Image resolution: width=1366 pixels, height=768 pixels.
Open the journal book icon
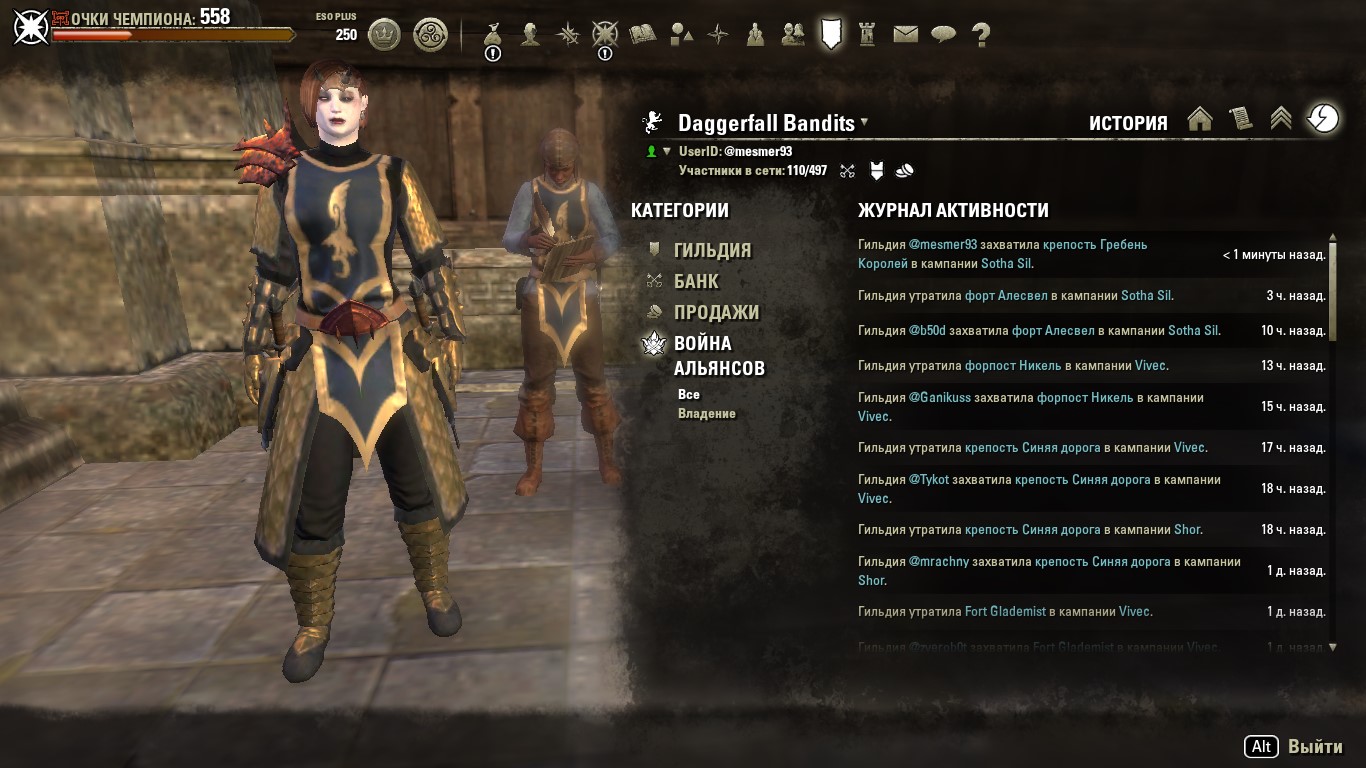642,34
